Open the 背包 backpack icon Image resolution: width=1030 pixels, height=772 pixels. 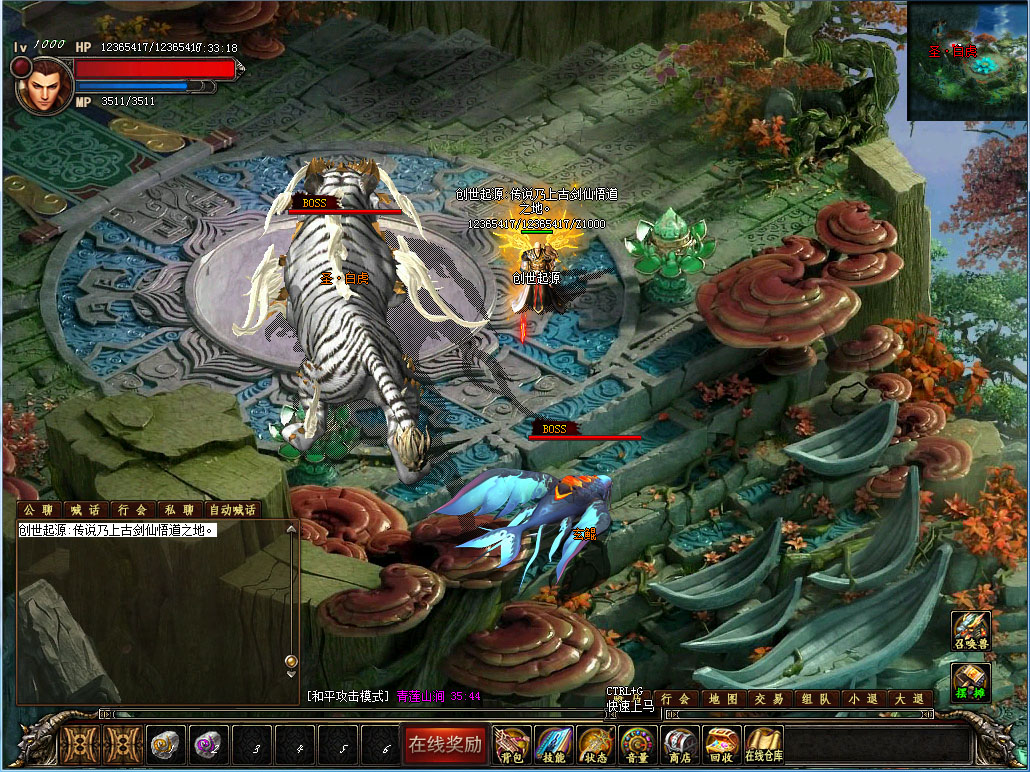click(x=512, y=744)
